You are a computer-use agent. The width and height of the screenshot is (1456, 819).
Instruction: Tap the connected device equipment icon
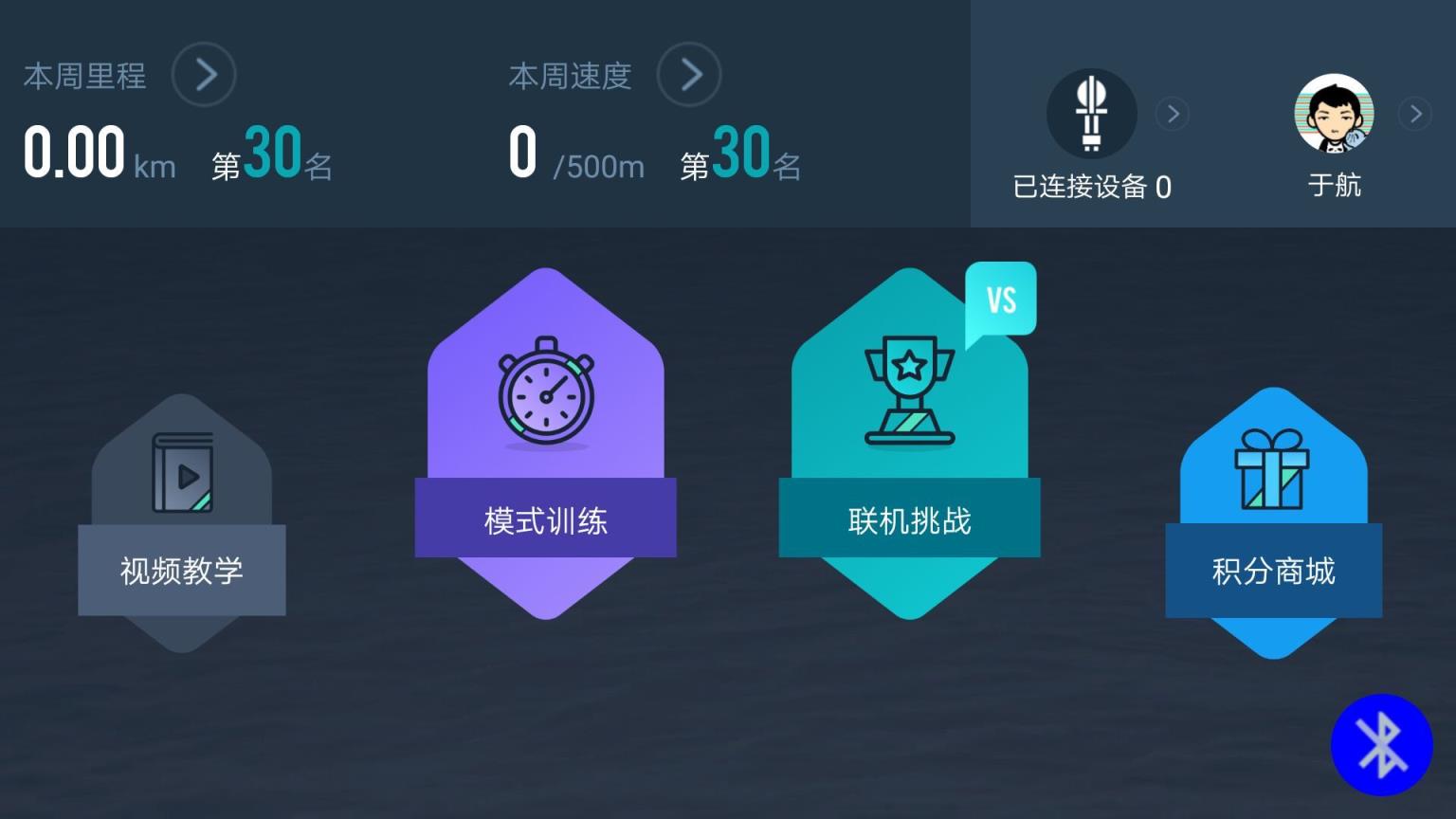point(1091,113)
